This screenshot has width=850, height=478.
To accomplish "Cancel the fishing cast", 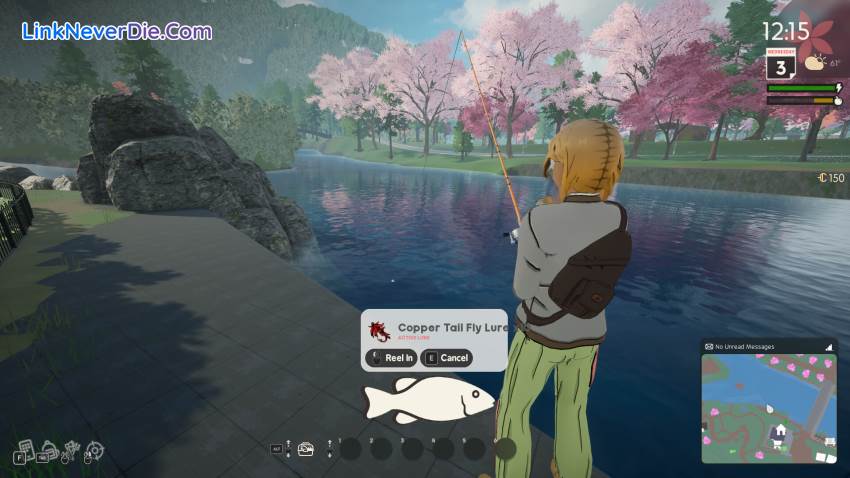I will [447, 358].
